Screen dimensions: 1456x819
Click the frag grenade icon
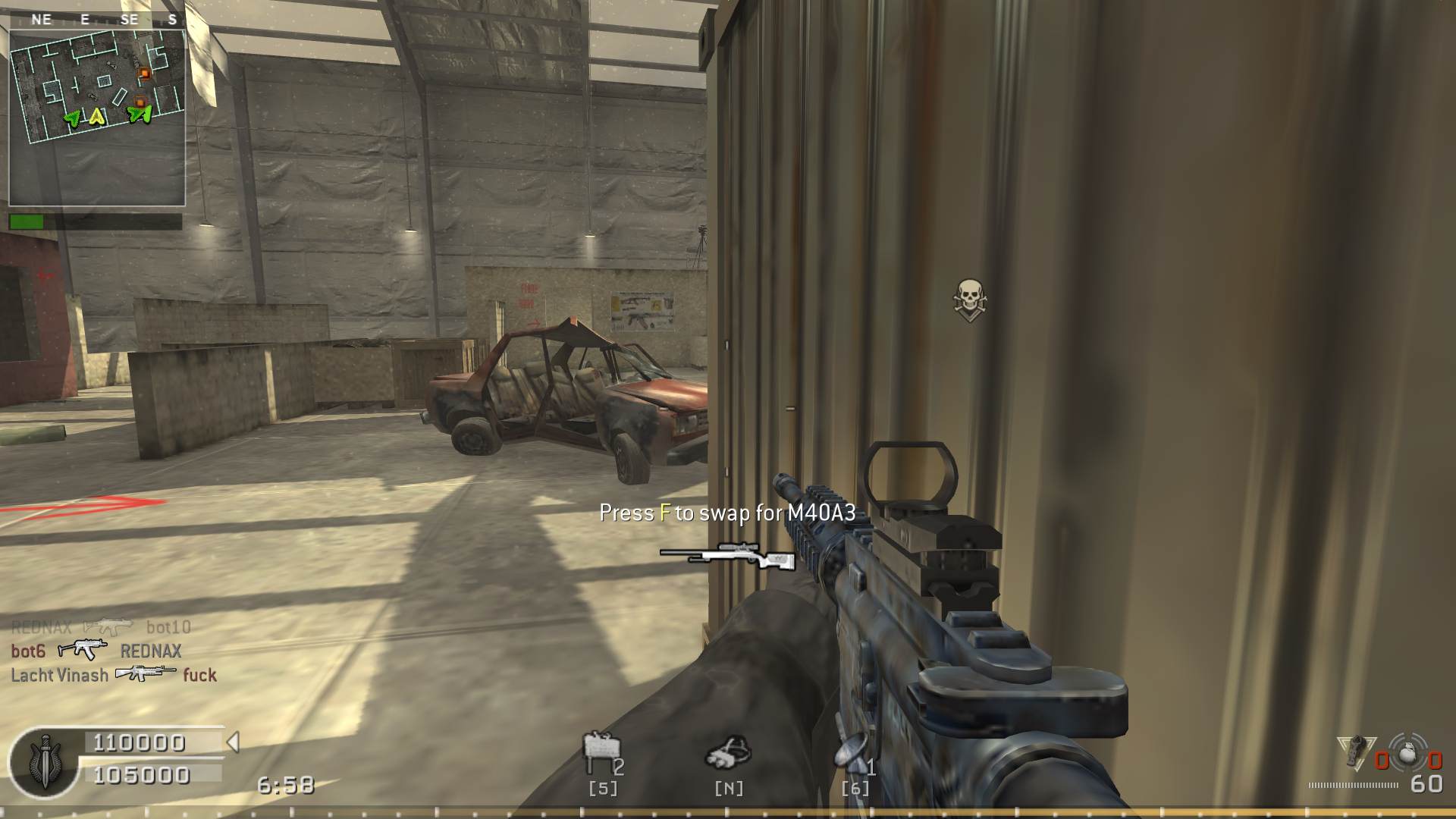[x=1409, y=755]
